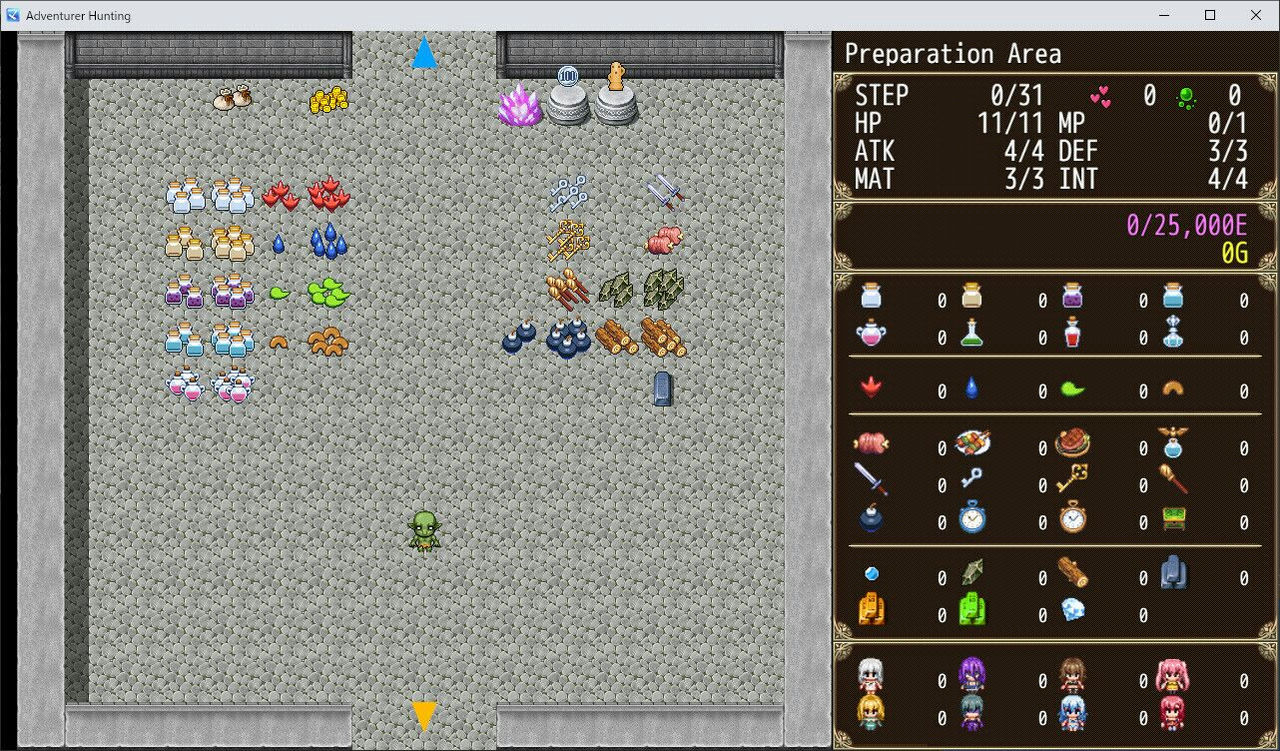Click the blue up arrow at the top exit
The width and height of the screenshot is (1280, 751).
(x=425, y=52)
